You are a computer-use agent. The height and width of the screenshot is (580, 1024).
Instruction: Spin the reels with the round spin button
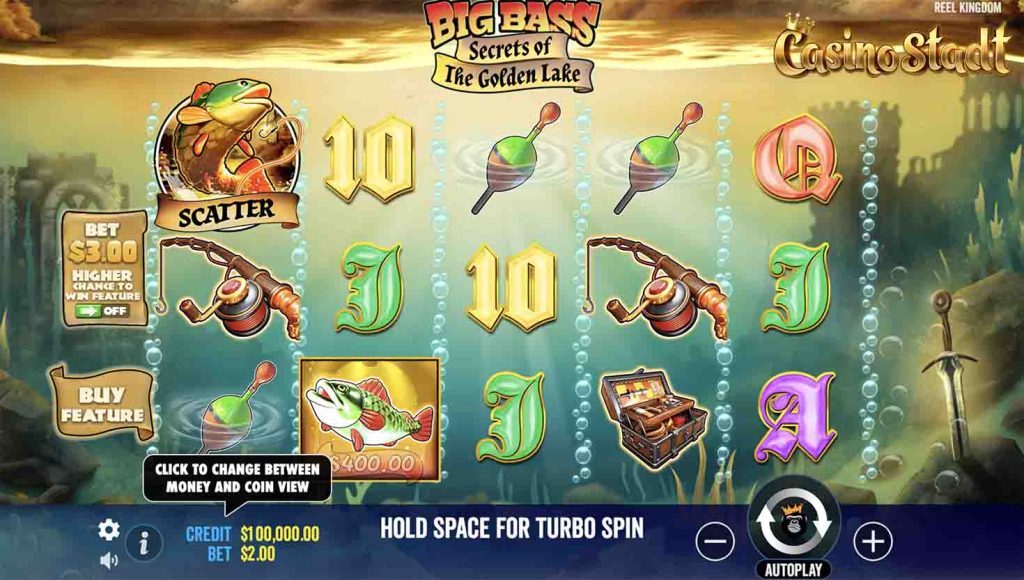pyautogui.click(x=793, y=521)
